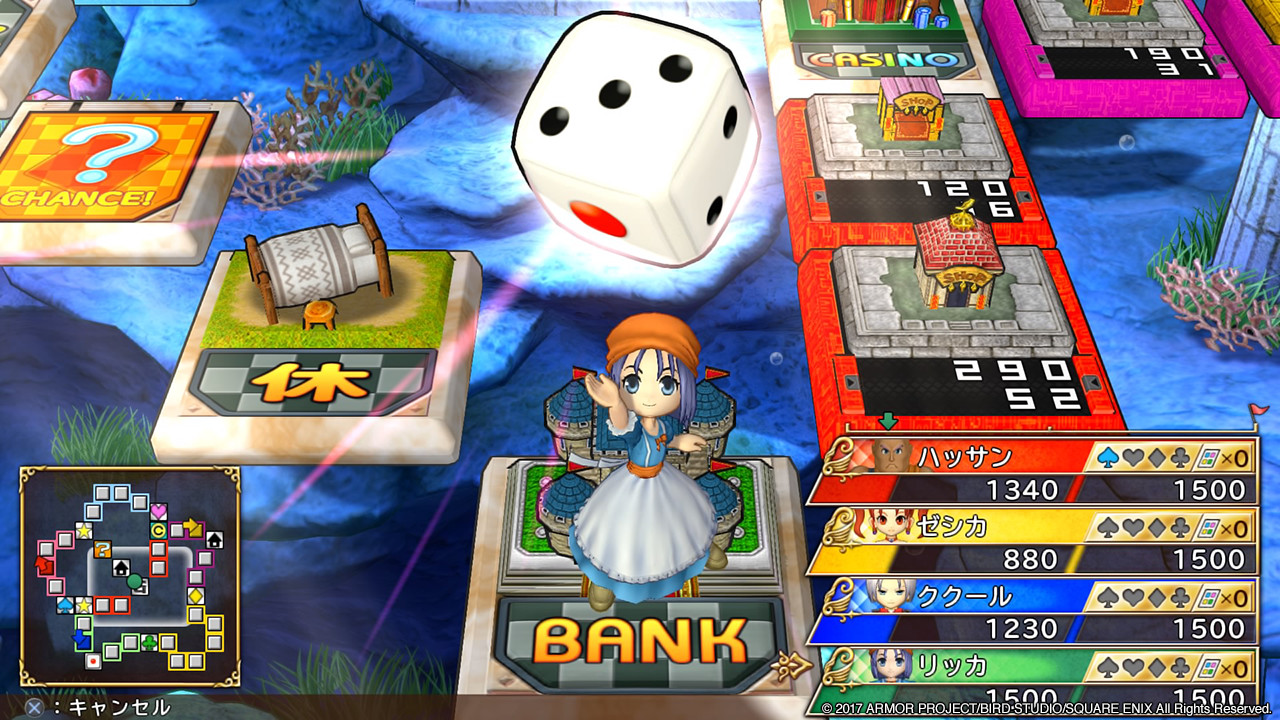Toggle the blue spade square on the minimap

[63, 603]
